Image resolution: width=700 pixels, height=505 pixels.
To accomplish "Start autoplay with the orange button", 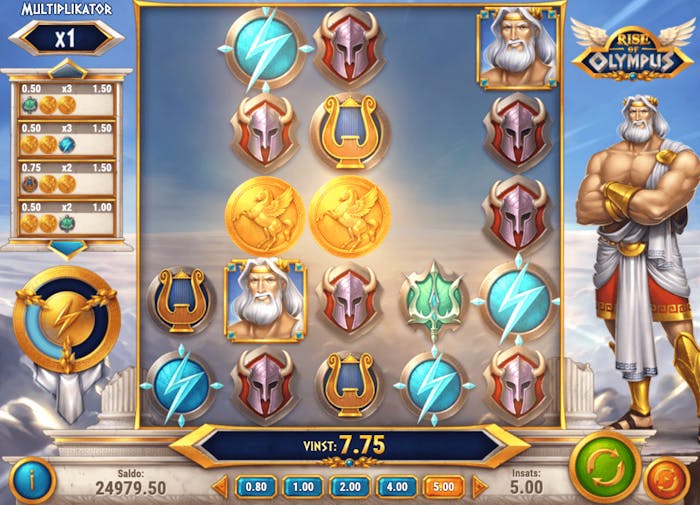I will [x=666, y=480].
